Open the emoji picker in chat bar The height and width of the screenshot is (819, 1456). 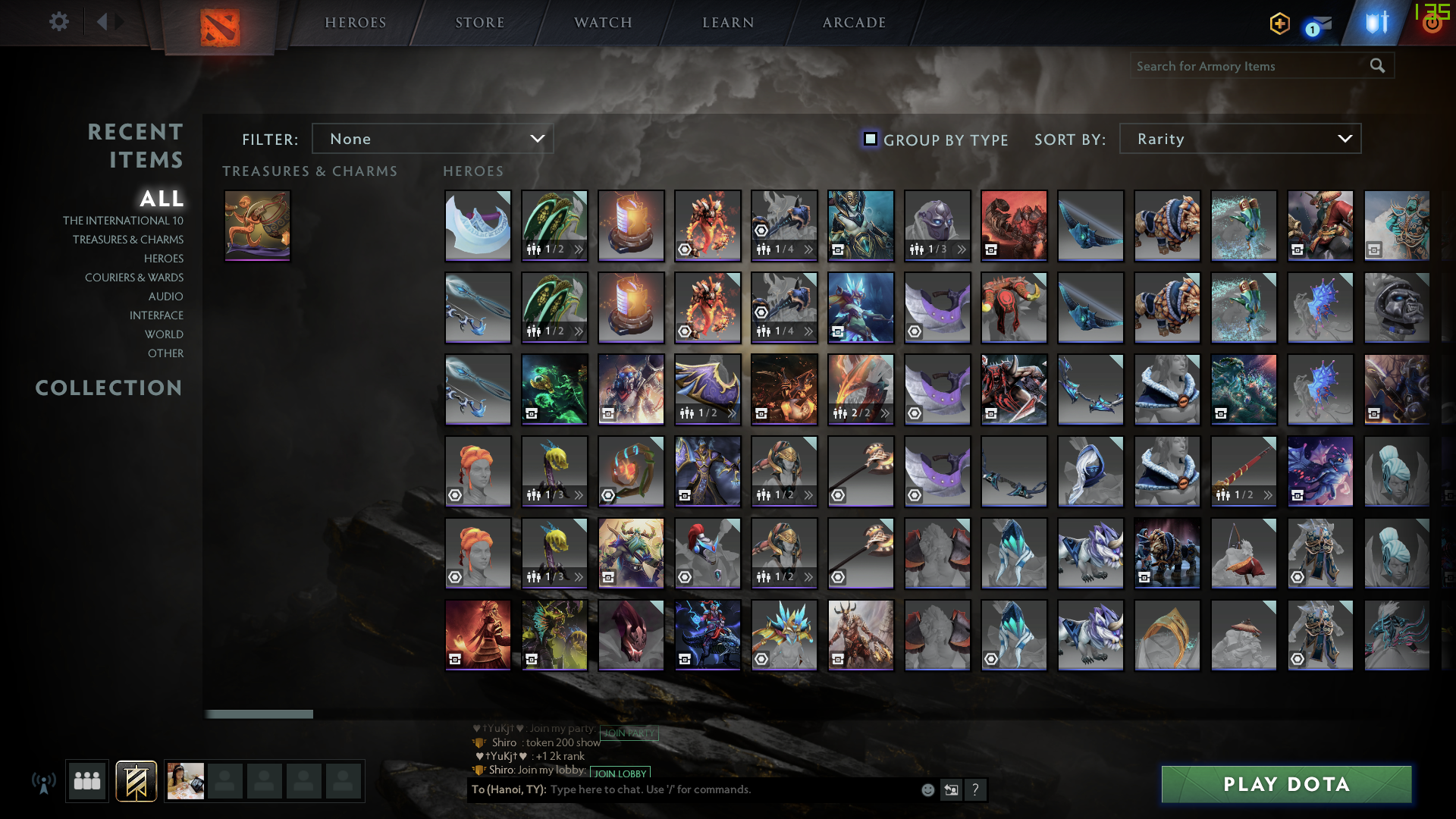pyautogui.click(x=927, y=789)
